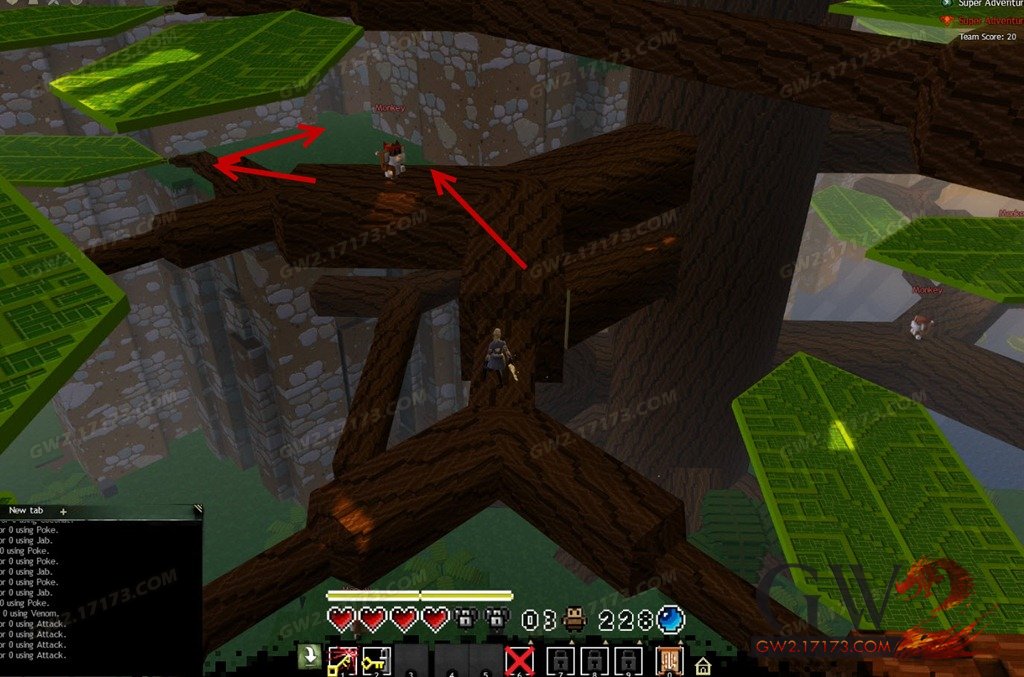Add a new chat tab with plus

[63, 511]
